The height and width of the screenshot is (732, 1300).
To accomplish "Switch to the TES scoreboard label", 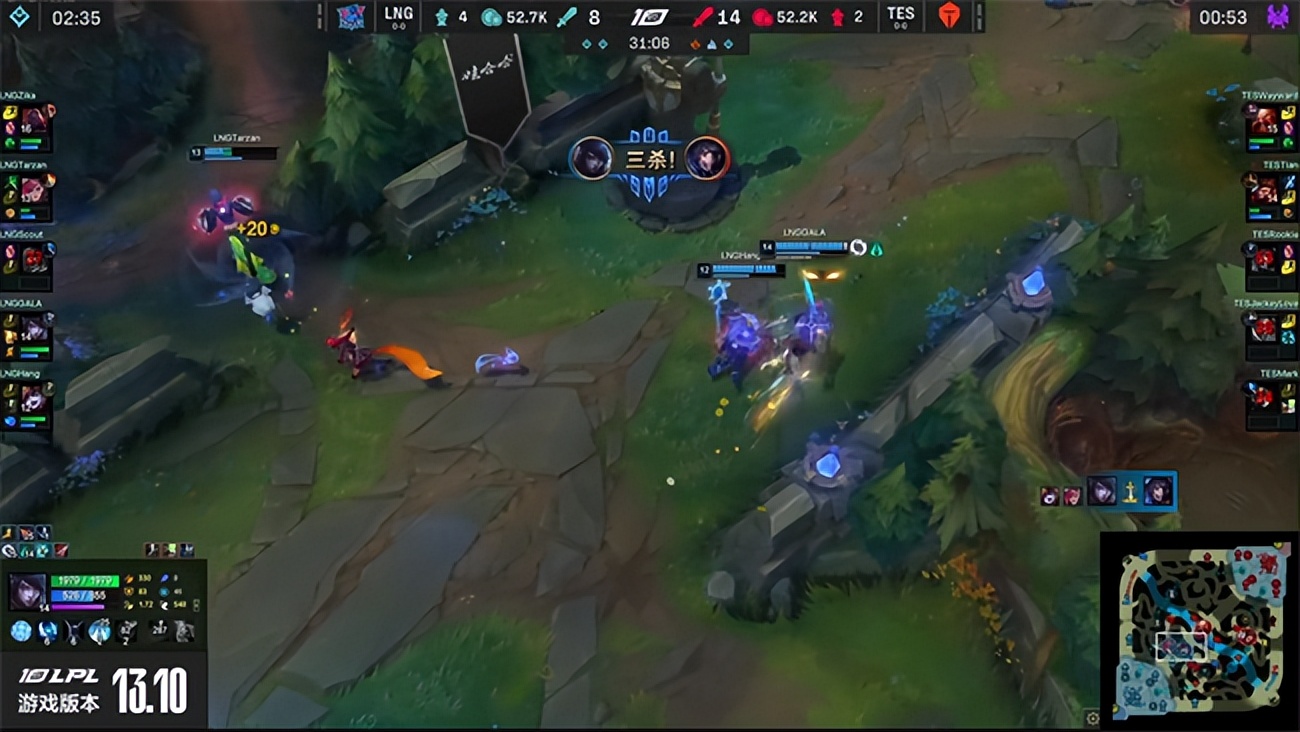I will (900, 15).
